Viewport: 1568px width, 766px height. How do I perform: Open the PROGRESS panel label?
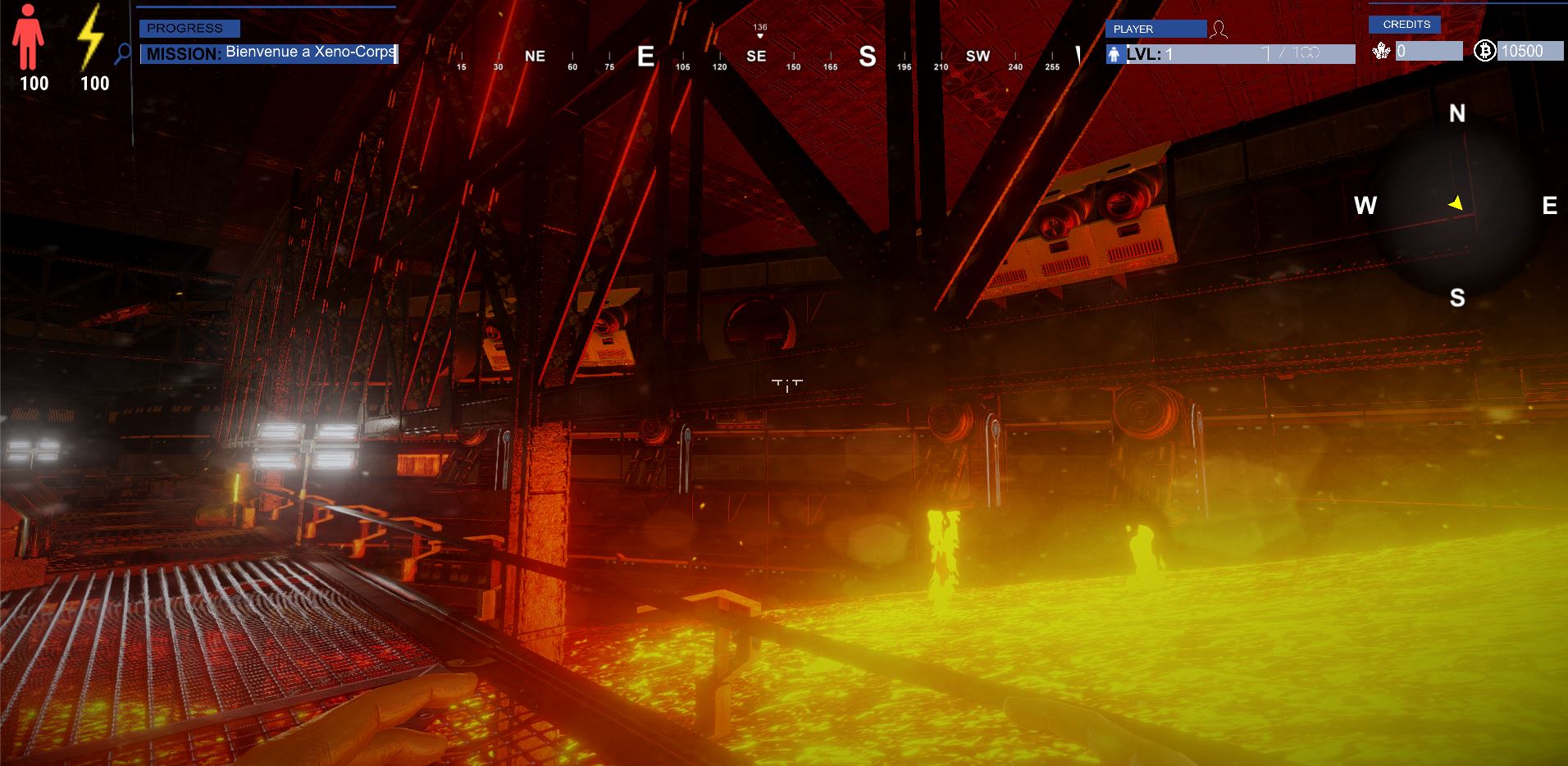click(x=189, y=29)
